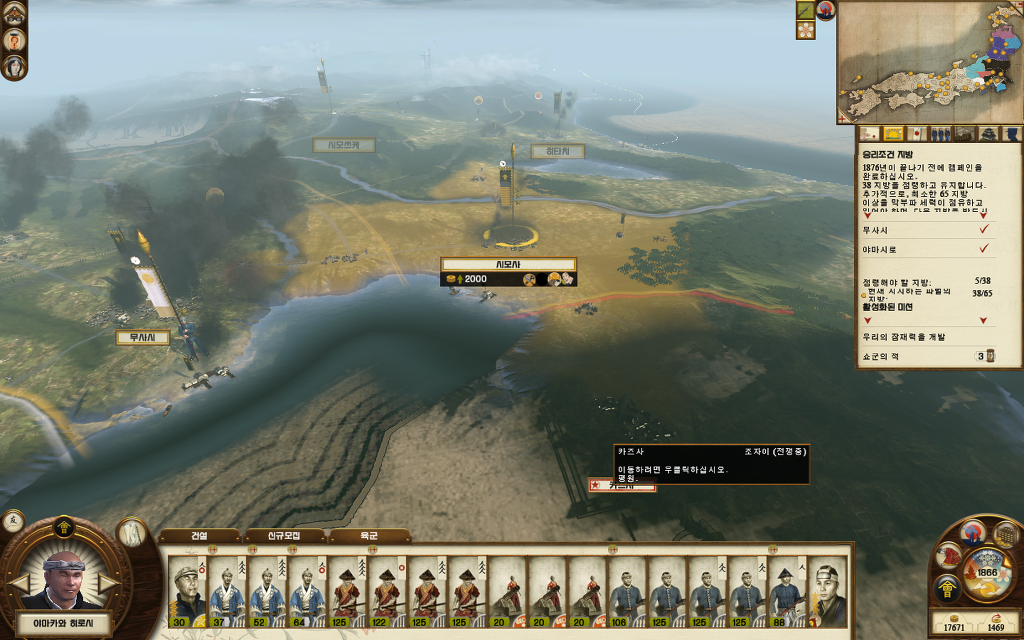Cycle to the previous general with left arrow

click(18, 582)
